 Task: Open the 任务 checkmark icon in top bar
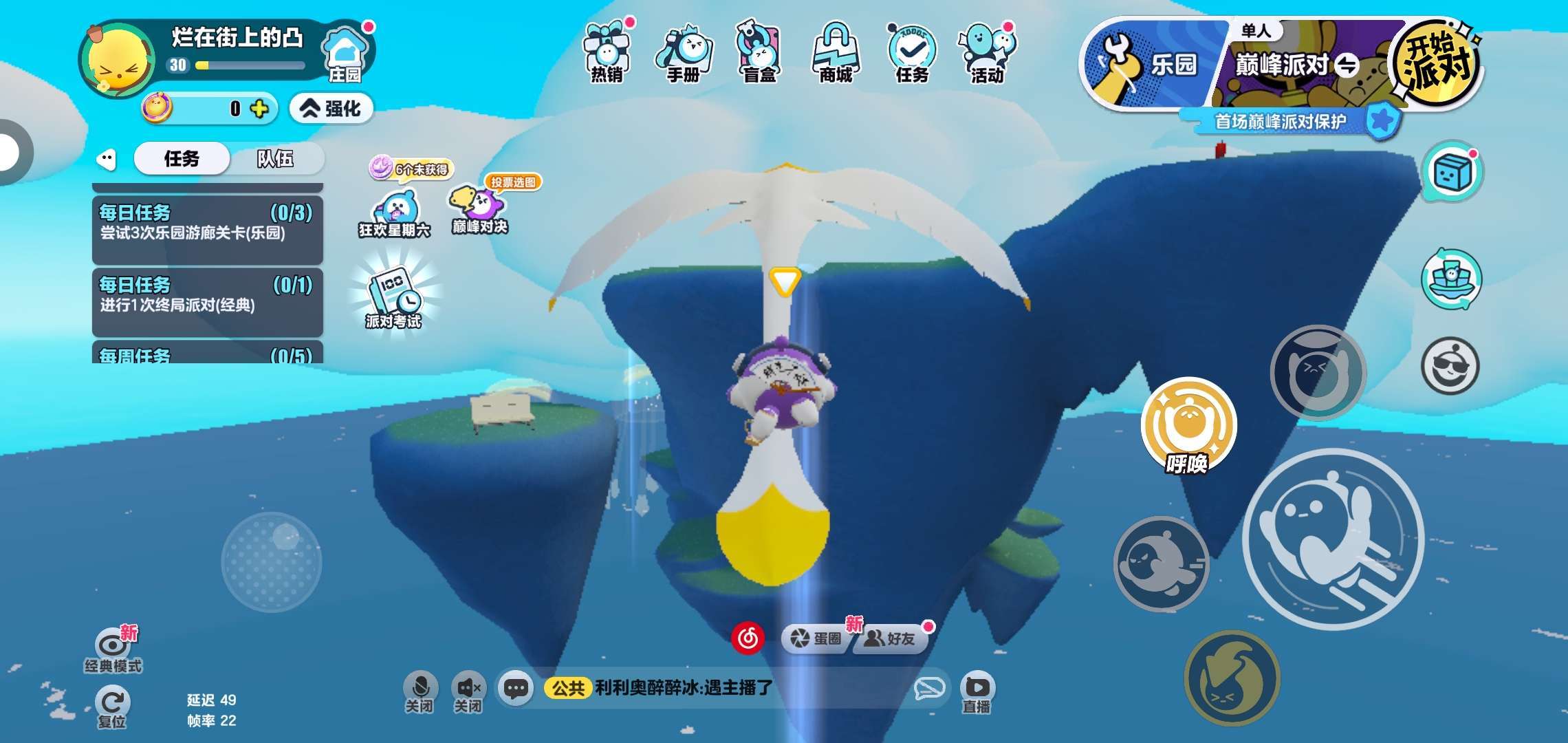coord(912,52)
